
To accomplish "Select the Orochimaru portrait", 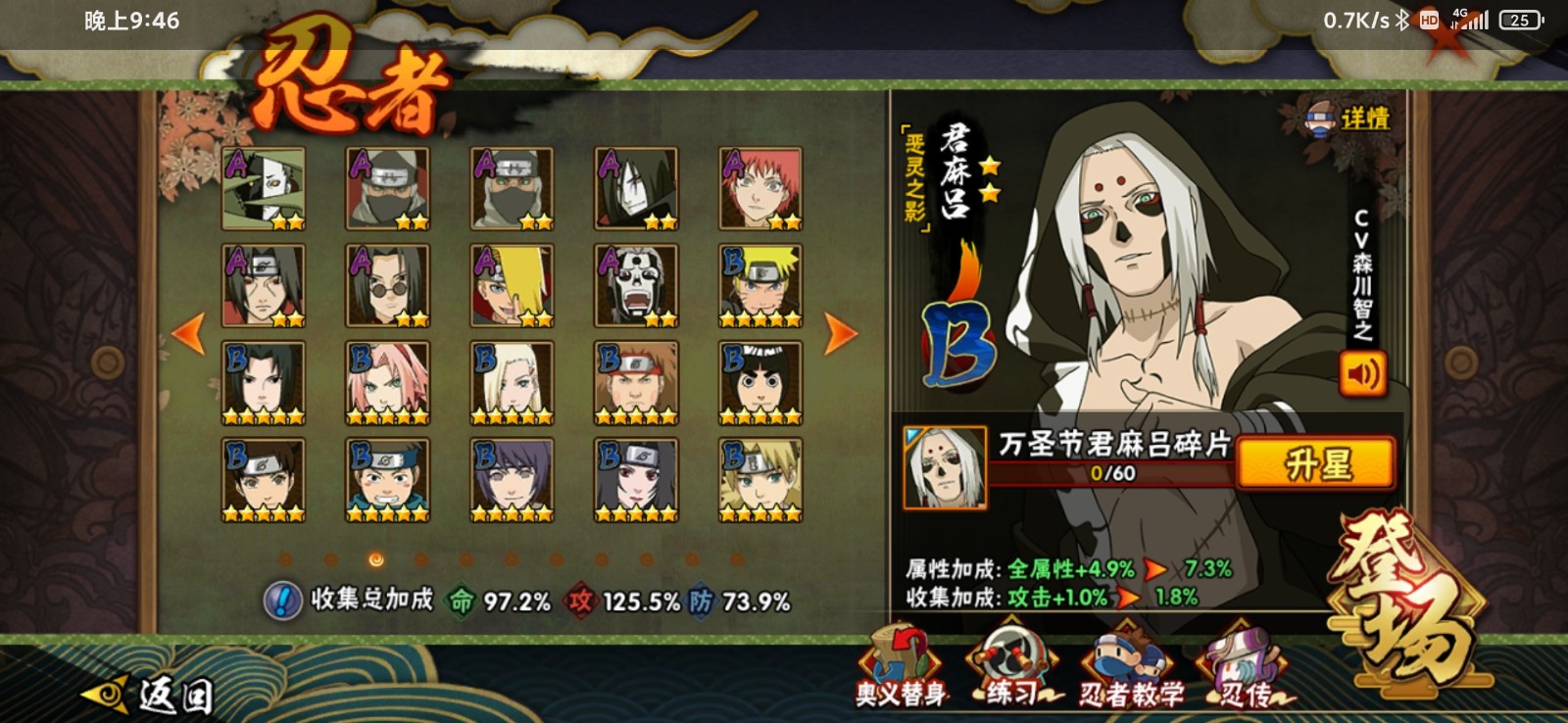I will click(636, 189).
